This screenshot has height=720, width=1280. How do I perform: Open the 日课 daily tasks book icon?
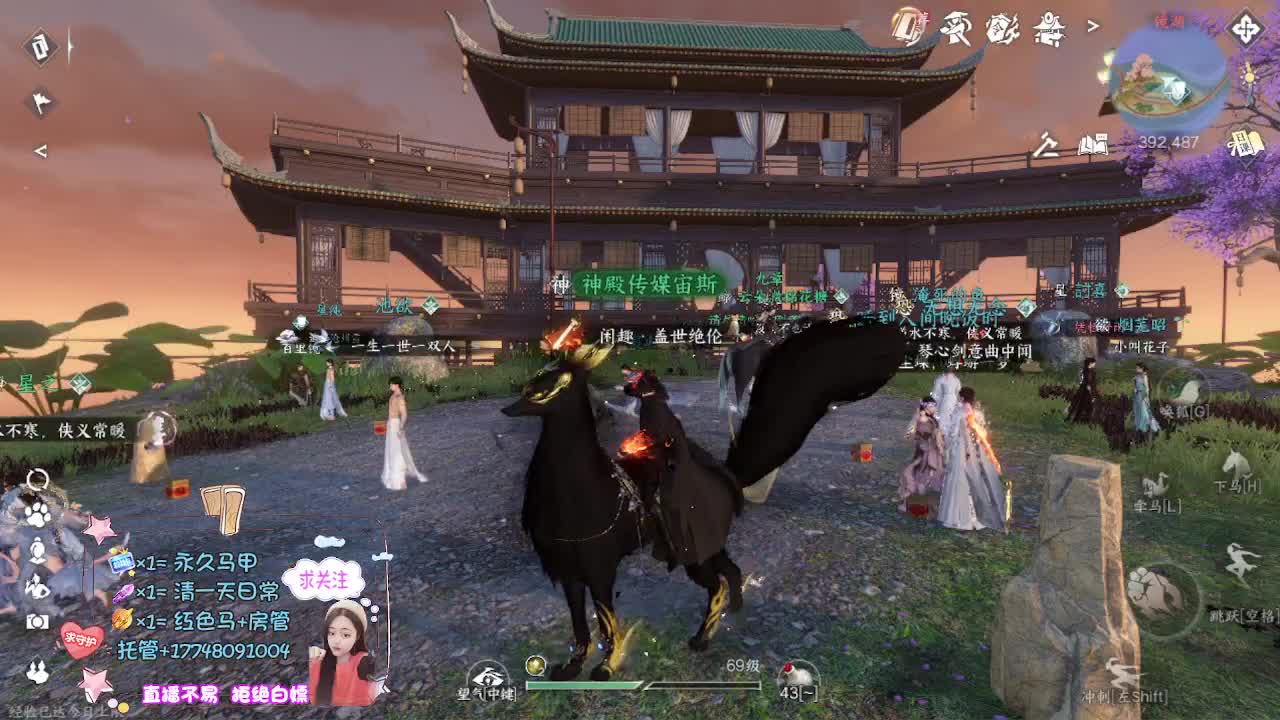(1247, 142)
